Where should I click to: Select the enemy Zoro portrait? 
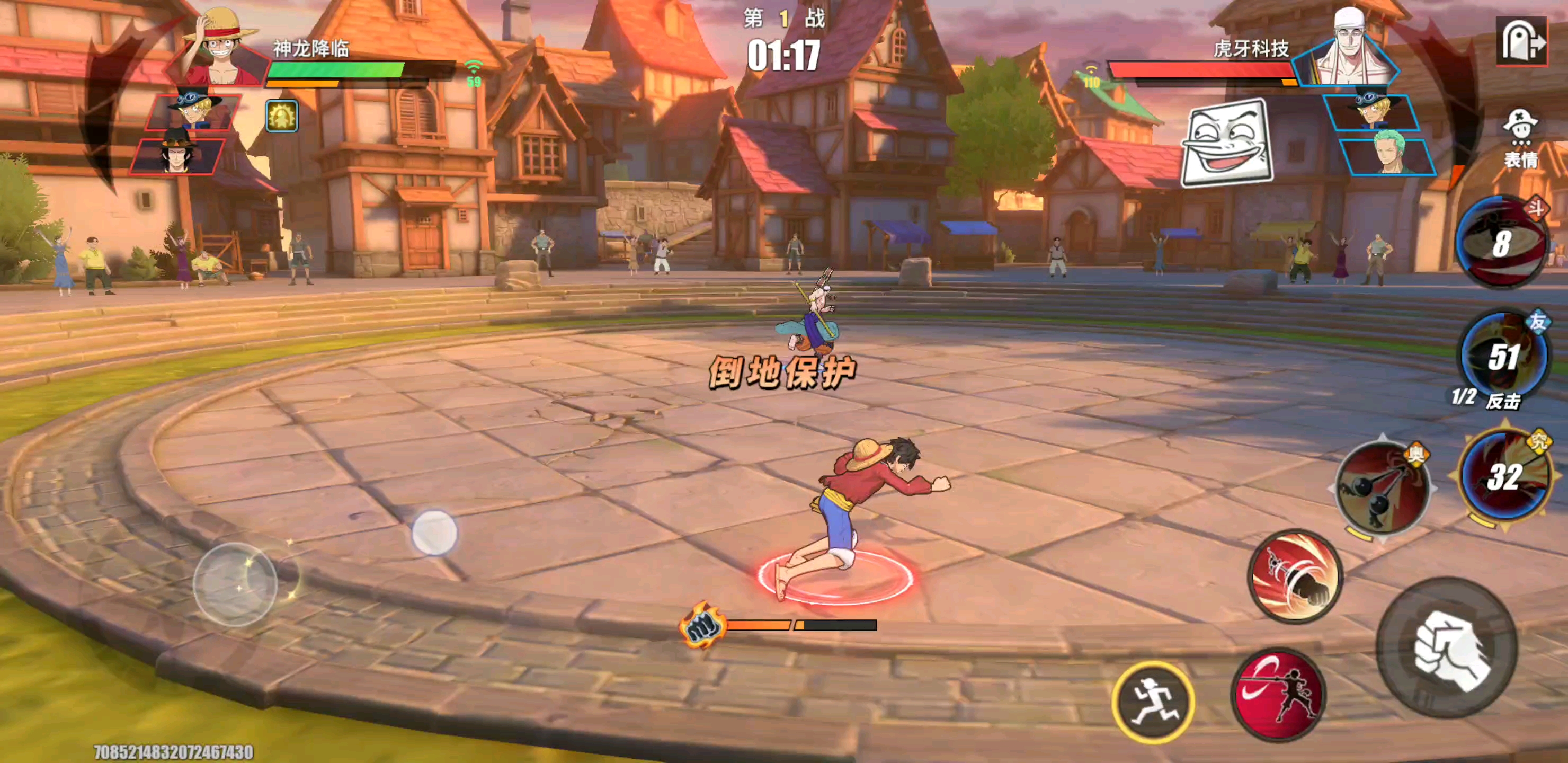click(1389, 156)
